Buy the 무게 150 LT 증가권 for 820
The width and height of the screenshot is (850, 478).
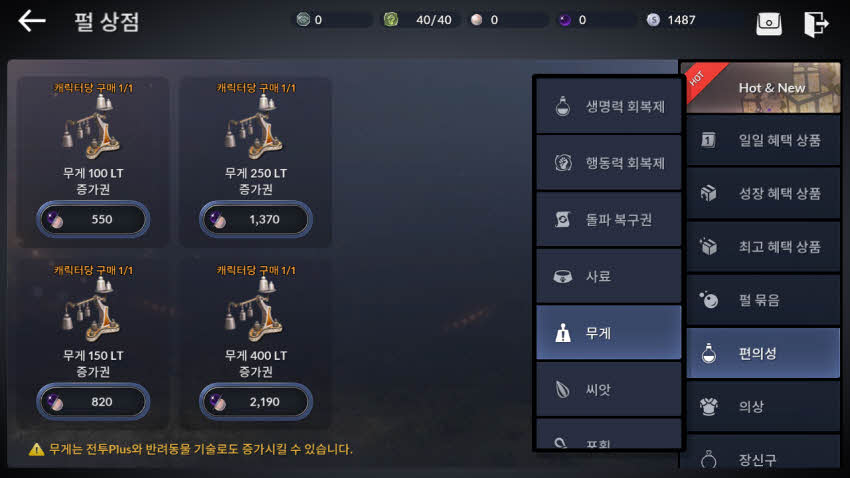pyautogui.click(x=93, y=402)
